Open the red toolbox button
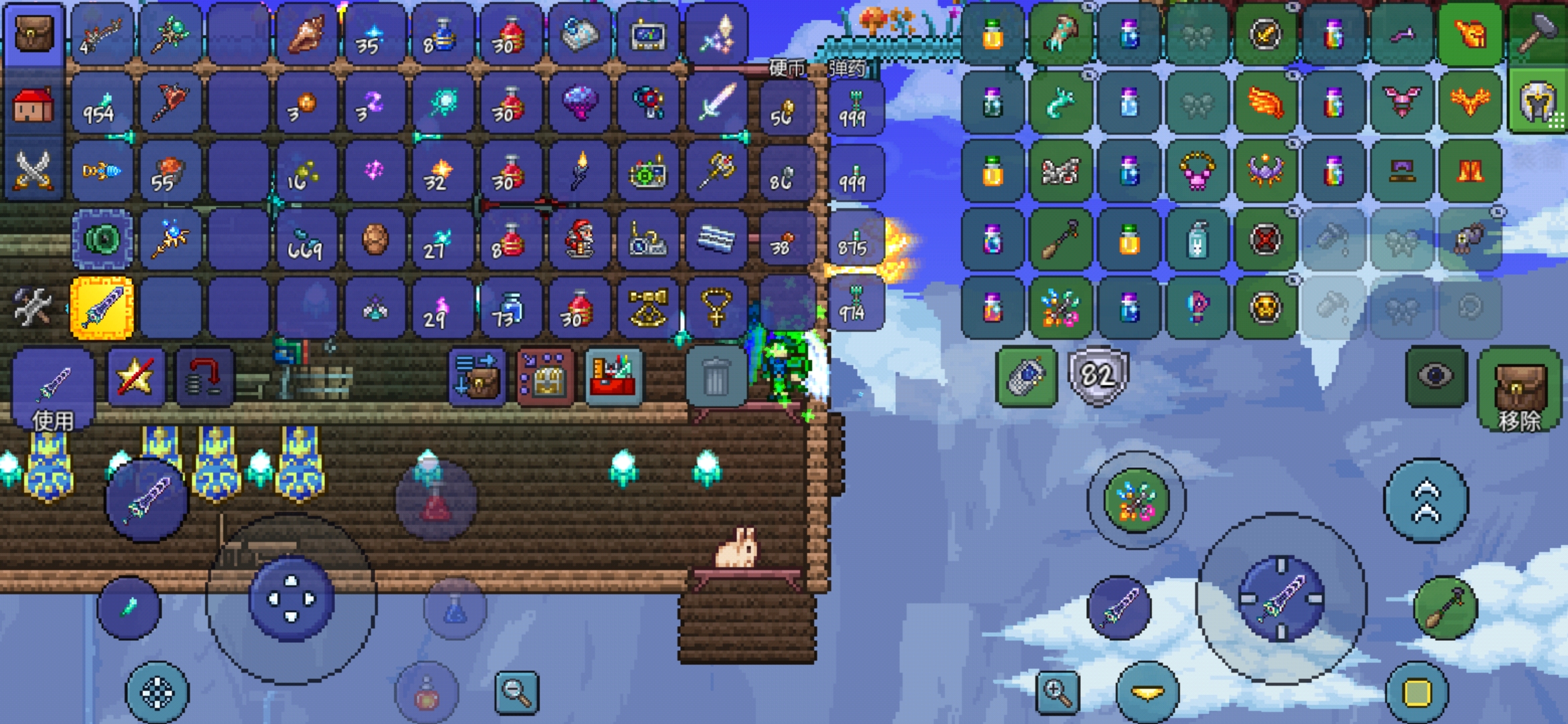This screenshot has width=1568, height=724. click(613, 377)
